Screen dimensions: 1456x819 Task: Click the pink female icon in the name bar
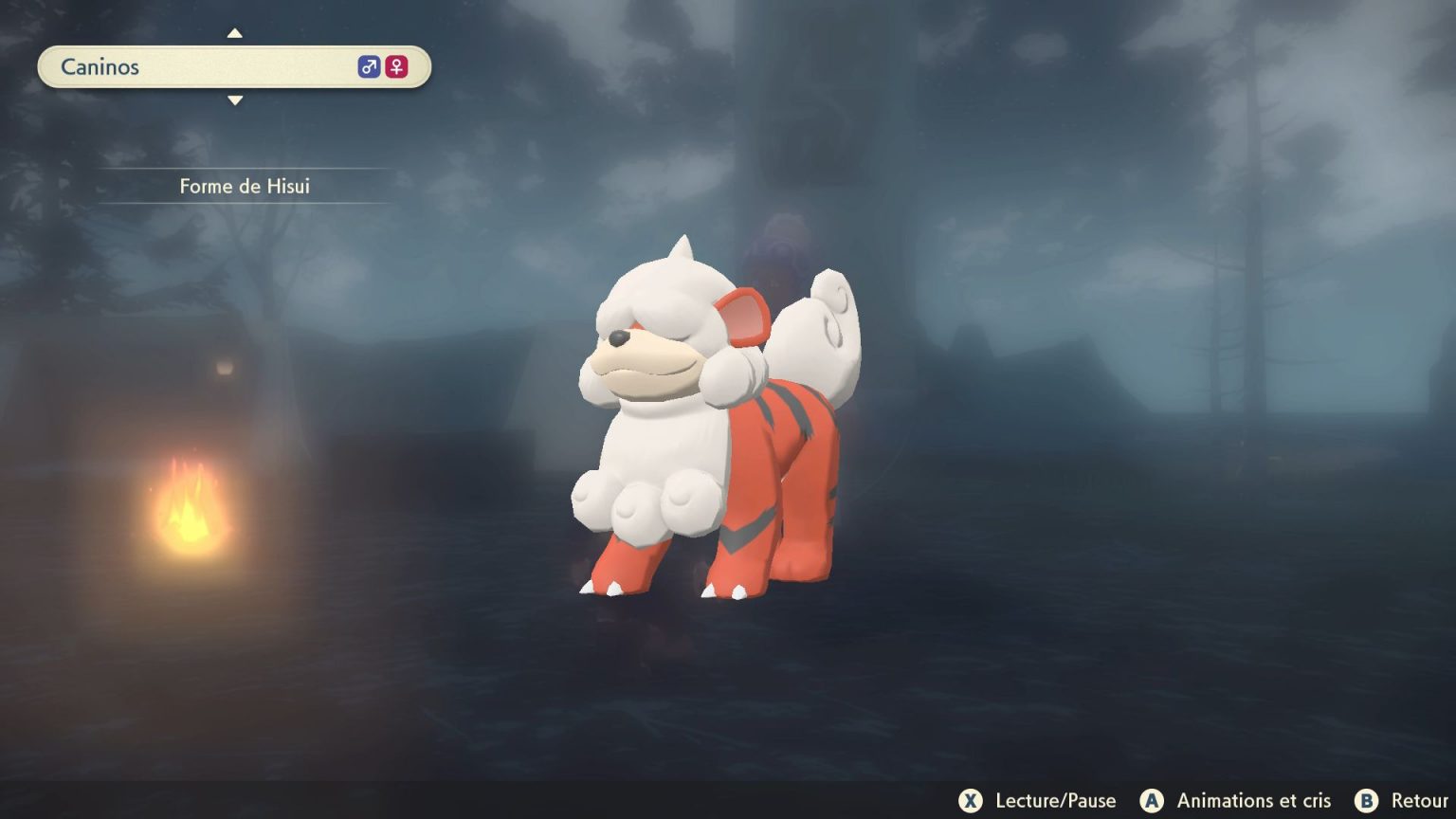click(396, 66)
